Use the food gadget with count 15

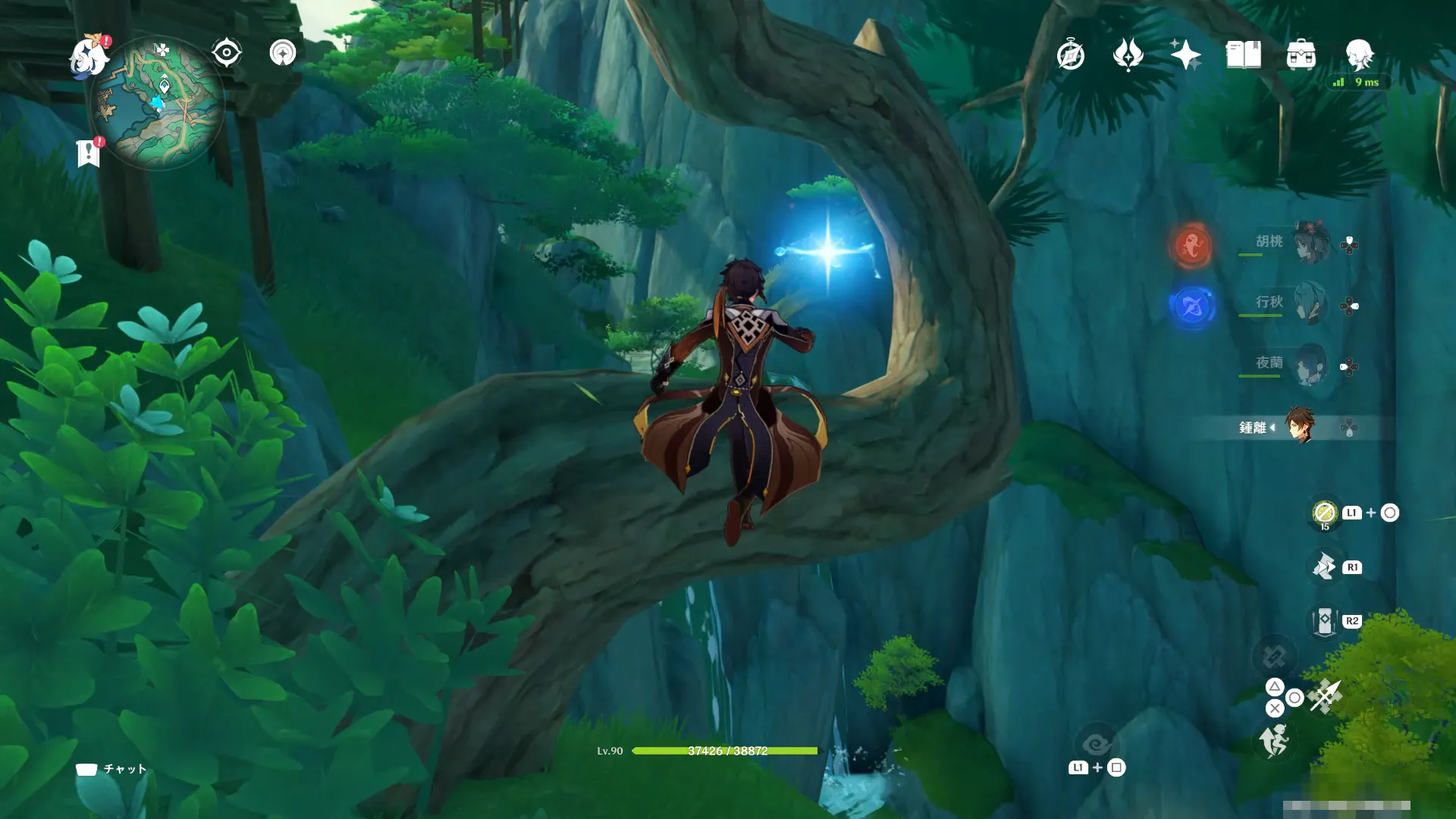pos(1324,513)
